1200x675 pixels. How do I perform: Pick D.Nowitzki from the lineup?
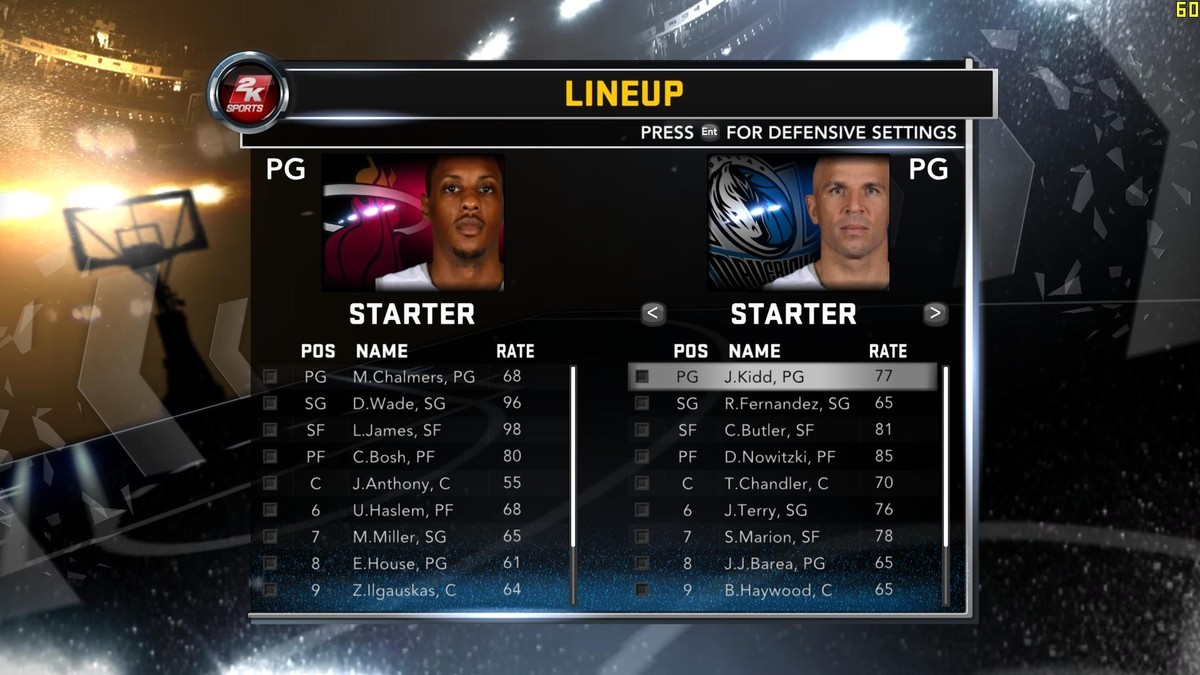tap(780, 457)
